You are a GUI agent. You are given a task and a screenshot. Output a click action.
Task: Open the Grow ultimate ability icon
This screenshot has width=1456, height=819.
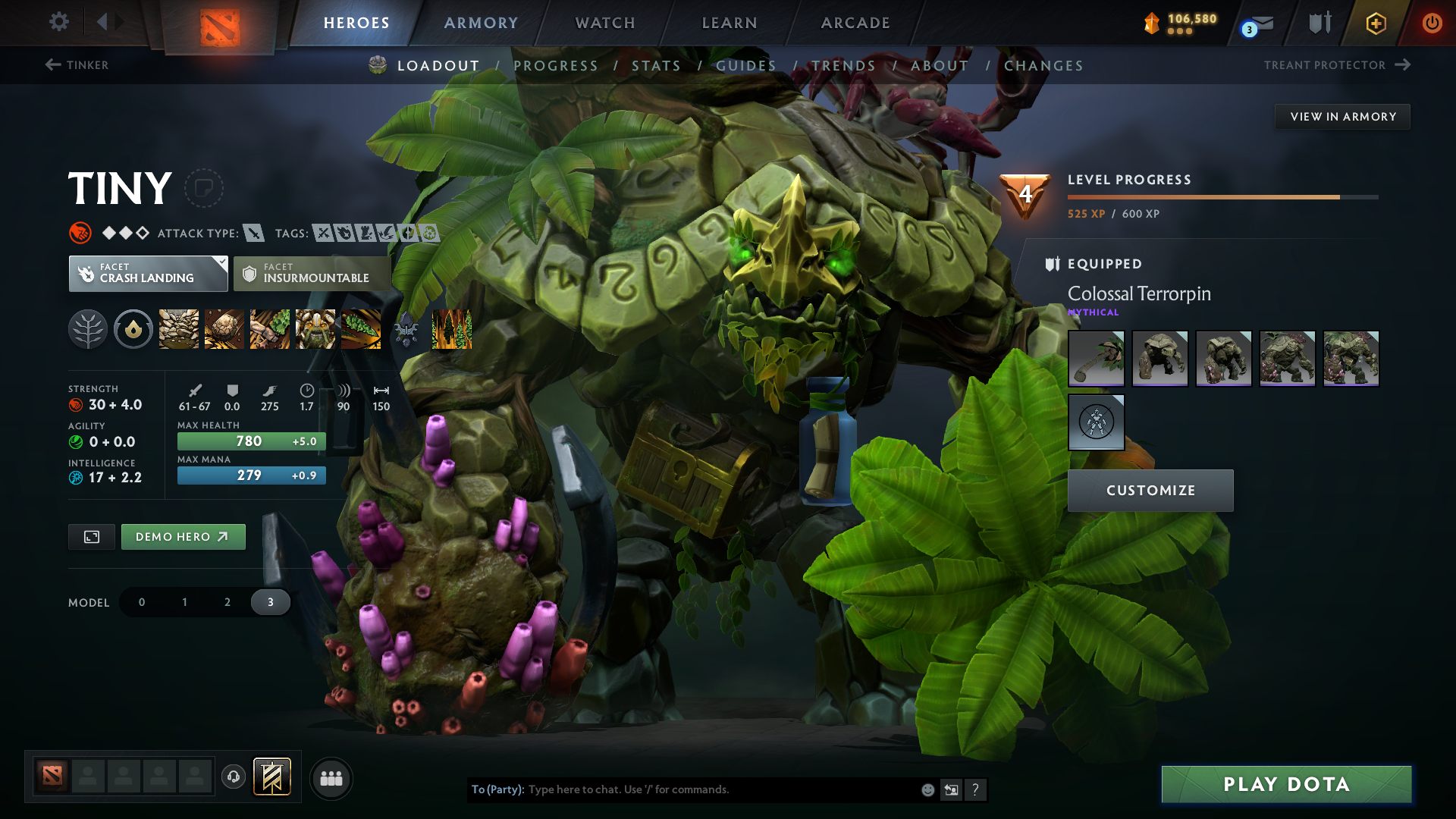pyautogui.click(x=315, y=328)
